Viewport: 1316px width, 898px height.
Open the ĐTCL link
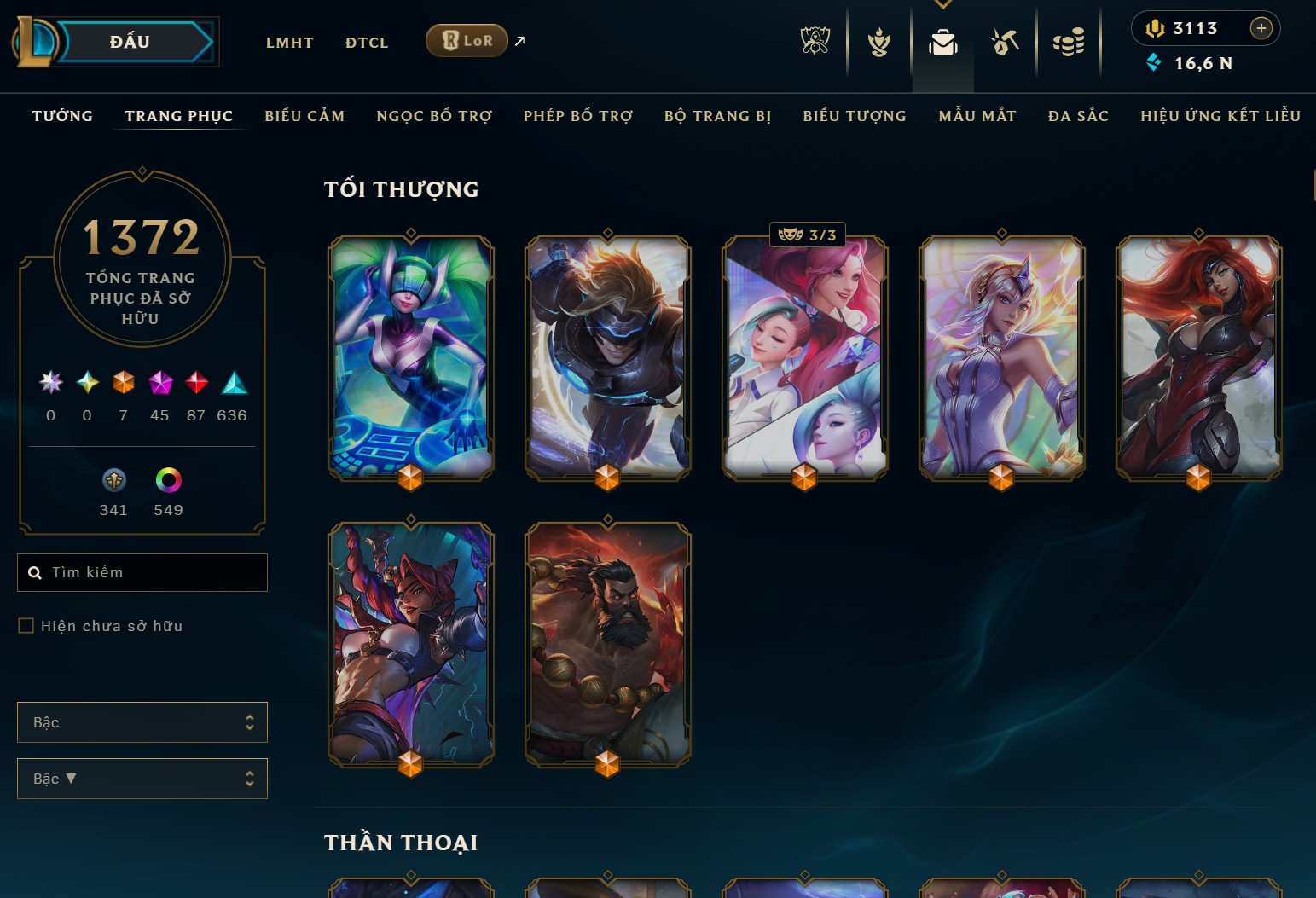pyautogui.click(x=367, y=42)
